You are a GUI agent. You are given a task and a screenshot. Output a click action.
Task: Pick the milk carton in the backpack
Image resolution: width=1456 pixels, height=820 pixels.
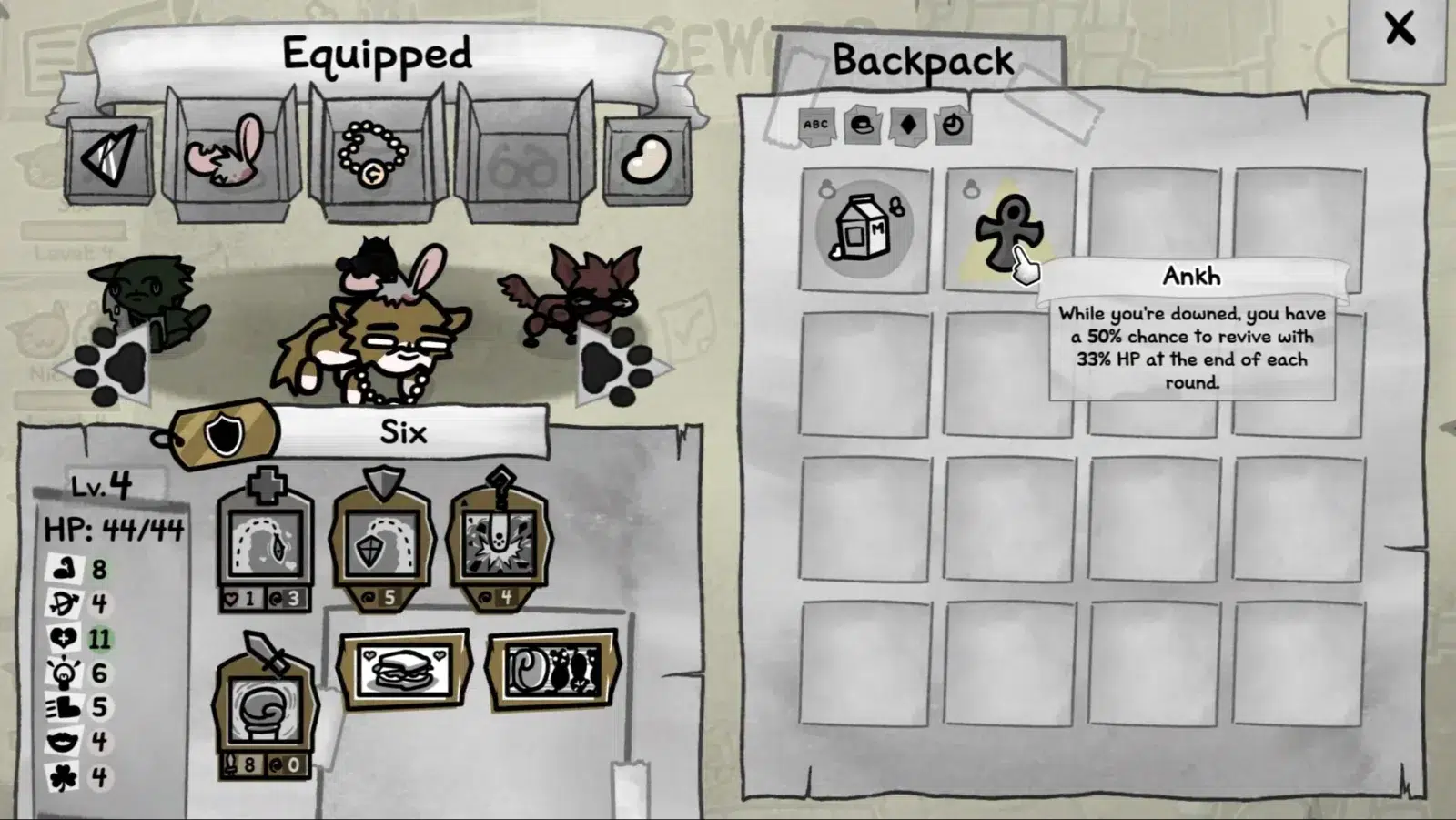864,229
